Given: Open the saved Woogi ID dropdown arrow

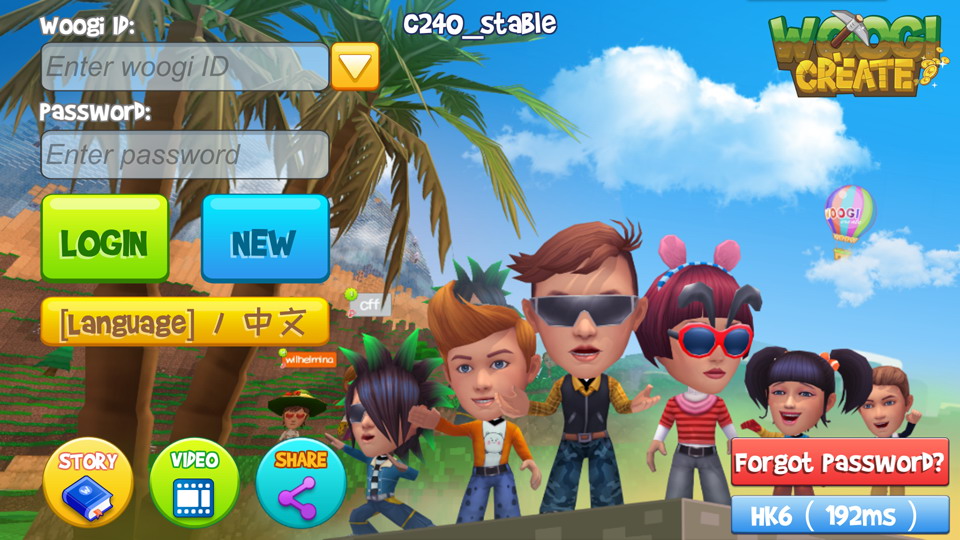Looking at the screenshot, I should [355, 67].
